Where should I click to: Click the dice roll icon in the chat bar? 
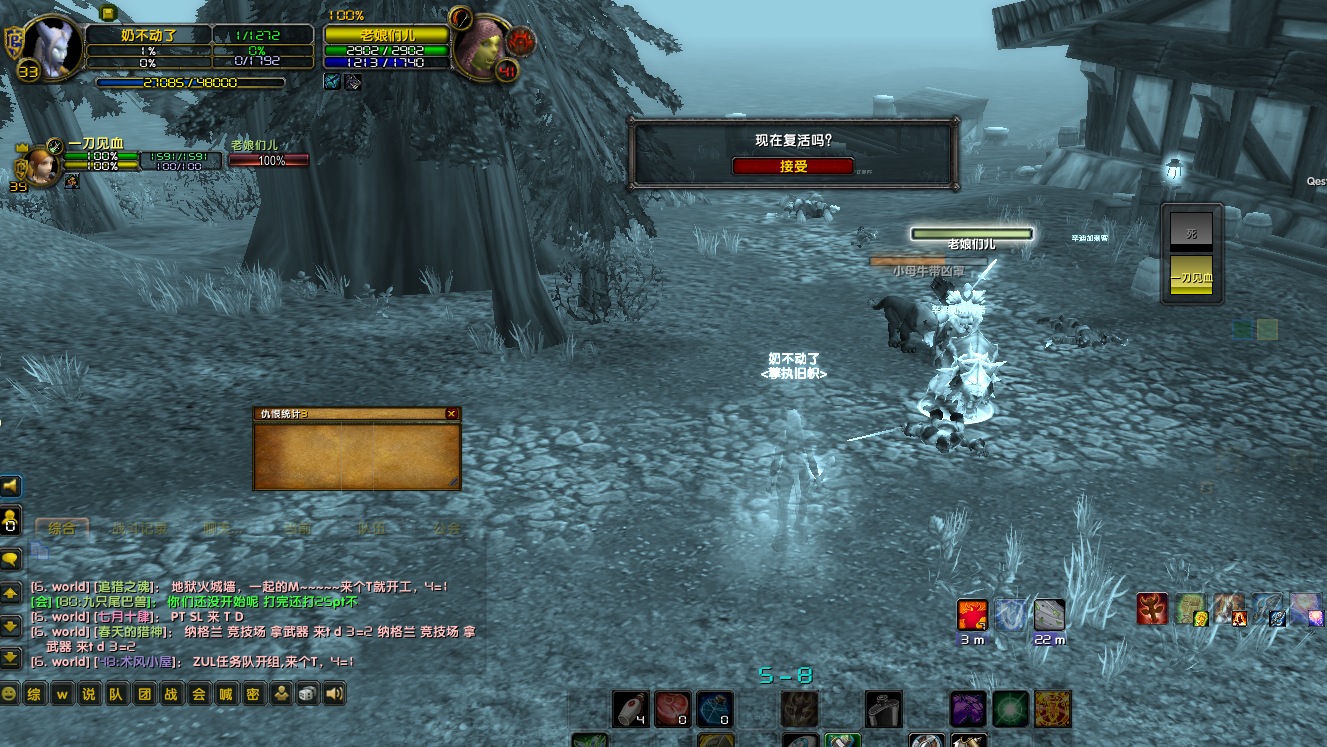click(x=307, y=693)
